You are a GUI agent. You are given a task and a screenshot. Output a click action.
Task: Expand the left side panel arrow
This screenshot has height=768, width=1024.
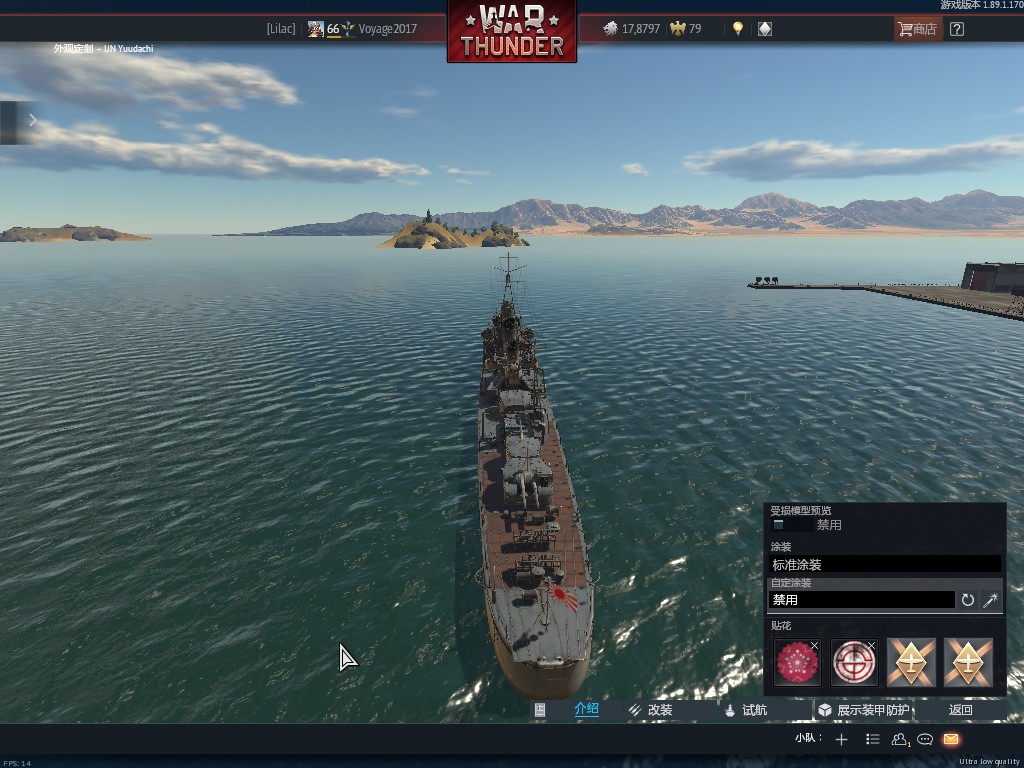[32, 121]
